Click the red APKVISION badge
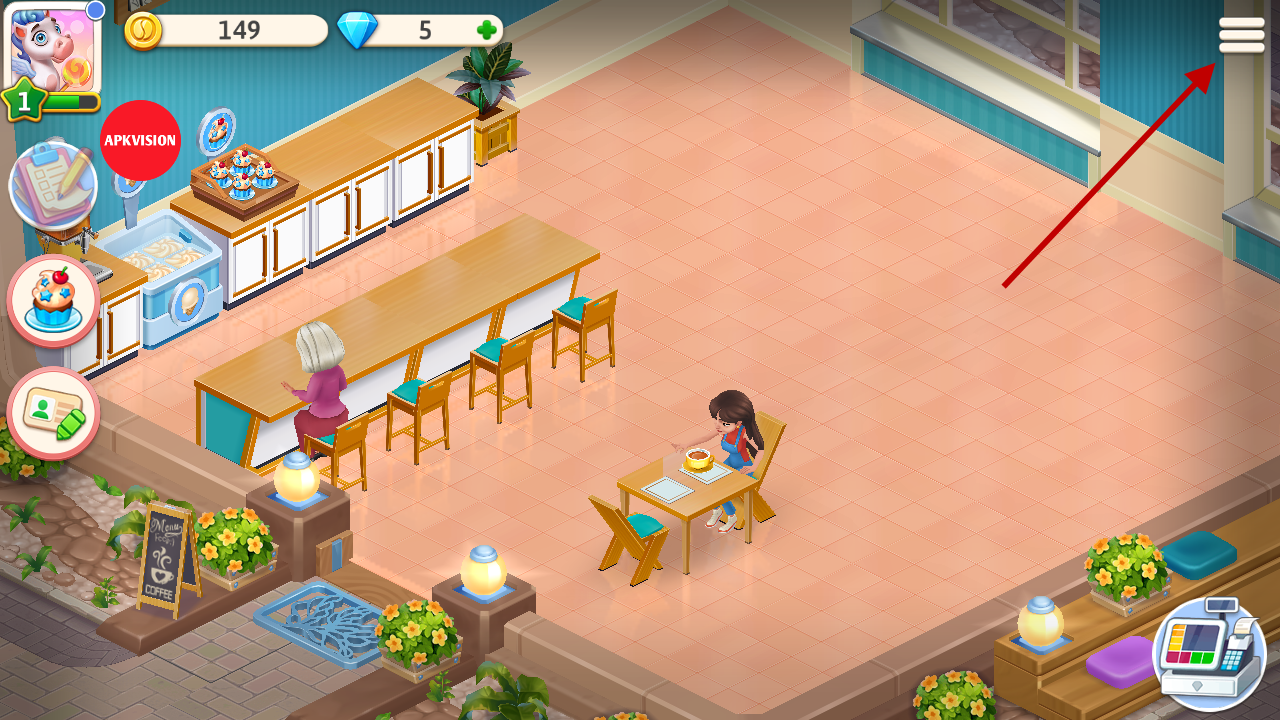Image resolution: width=1280 pixels, height=720 pixels. 141,141
